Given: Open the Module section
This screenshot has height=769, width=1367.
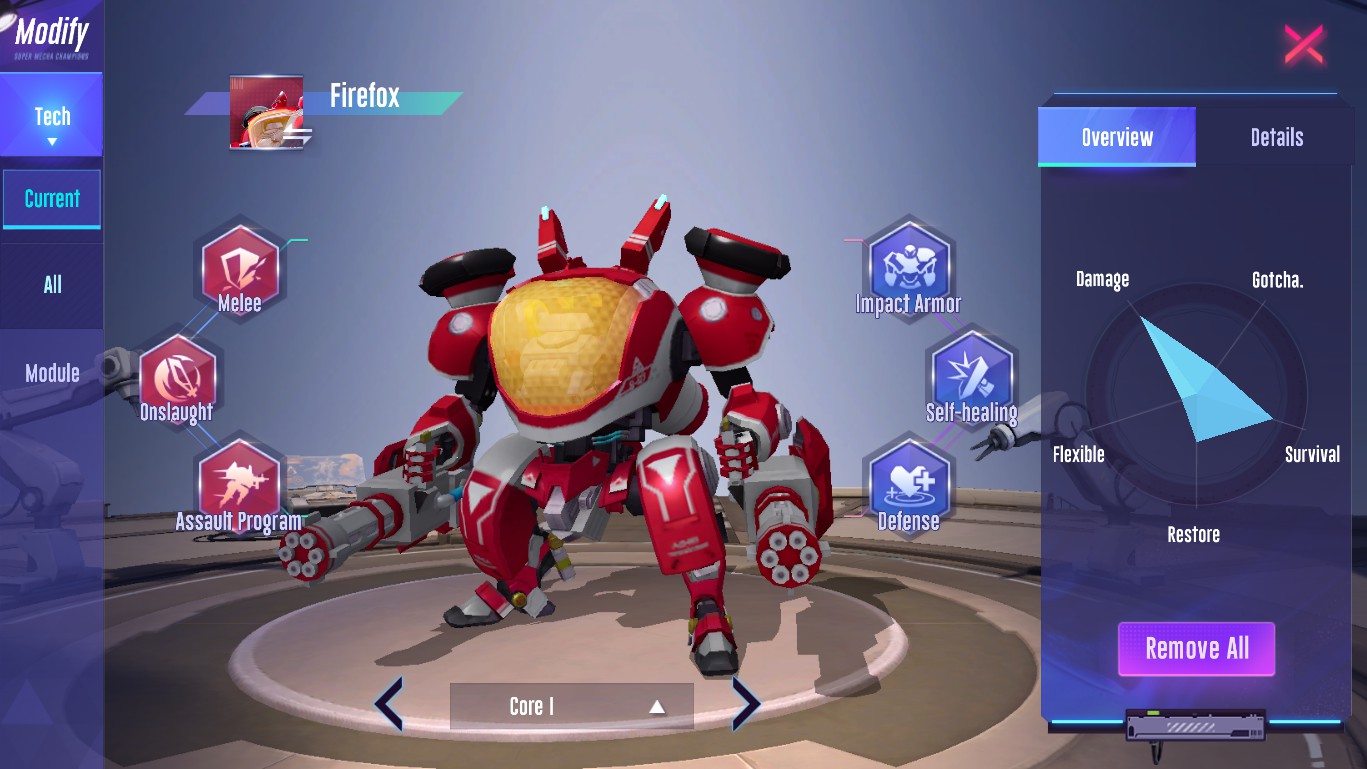Looking at the screenshot, I should click(52, 373).
